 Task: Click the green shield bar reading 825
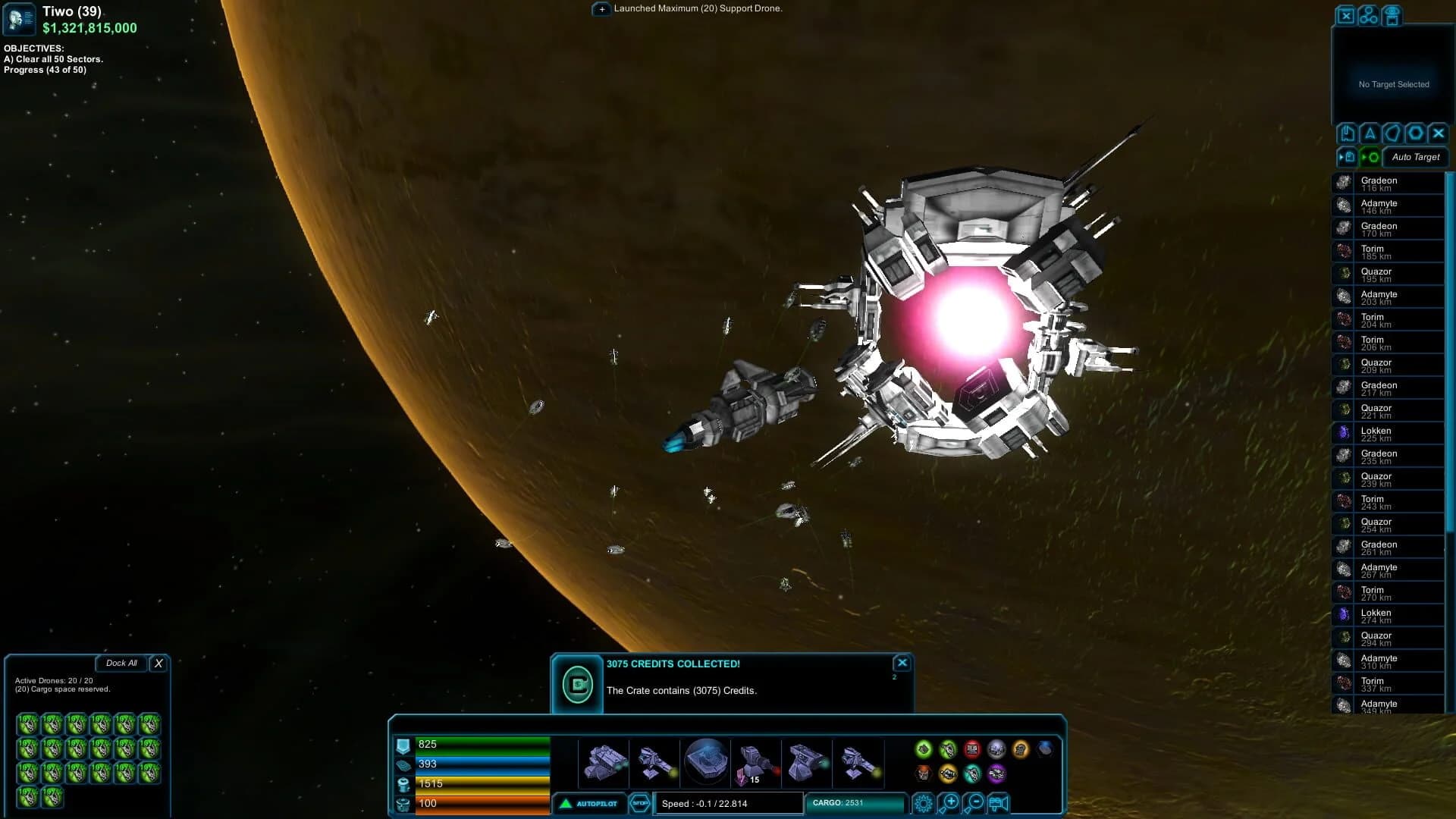coord(482,744)
